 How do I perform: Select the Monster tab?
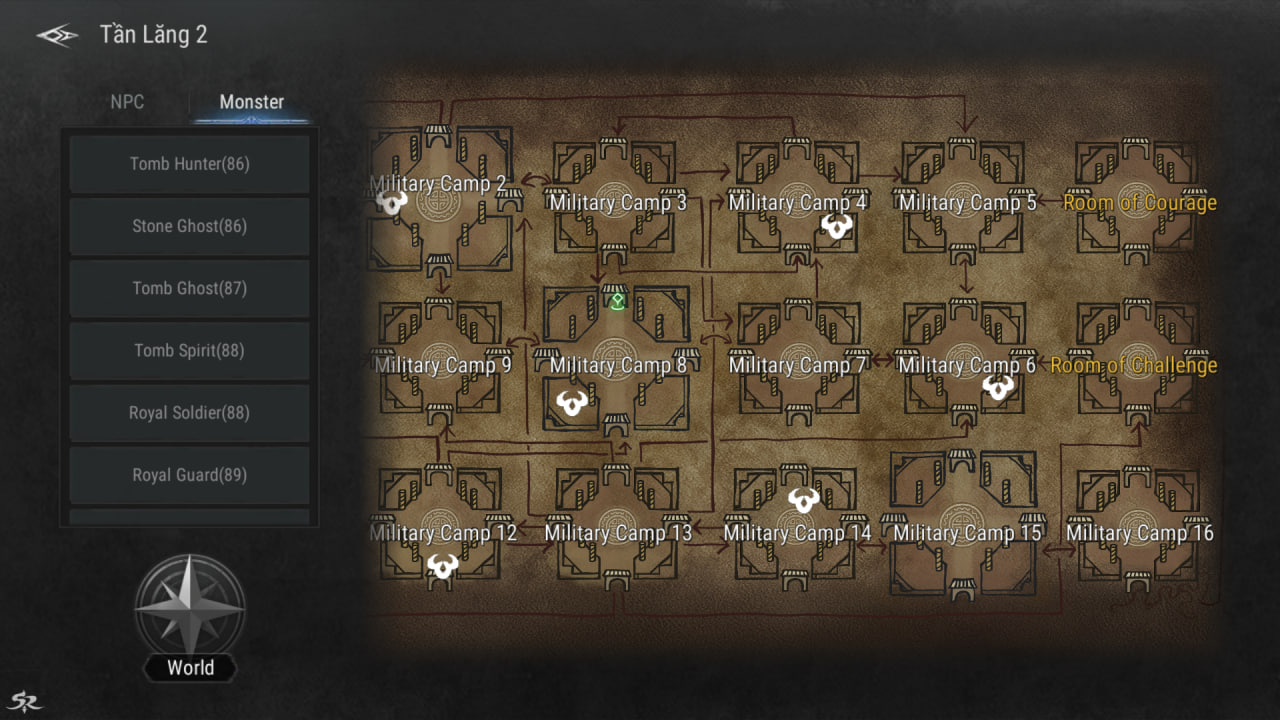[x=251, y=102]
